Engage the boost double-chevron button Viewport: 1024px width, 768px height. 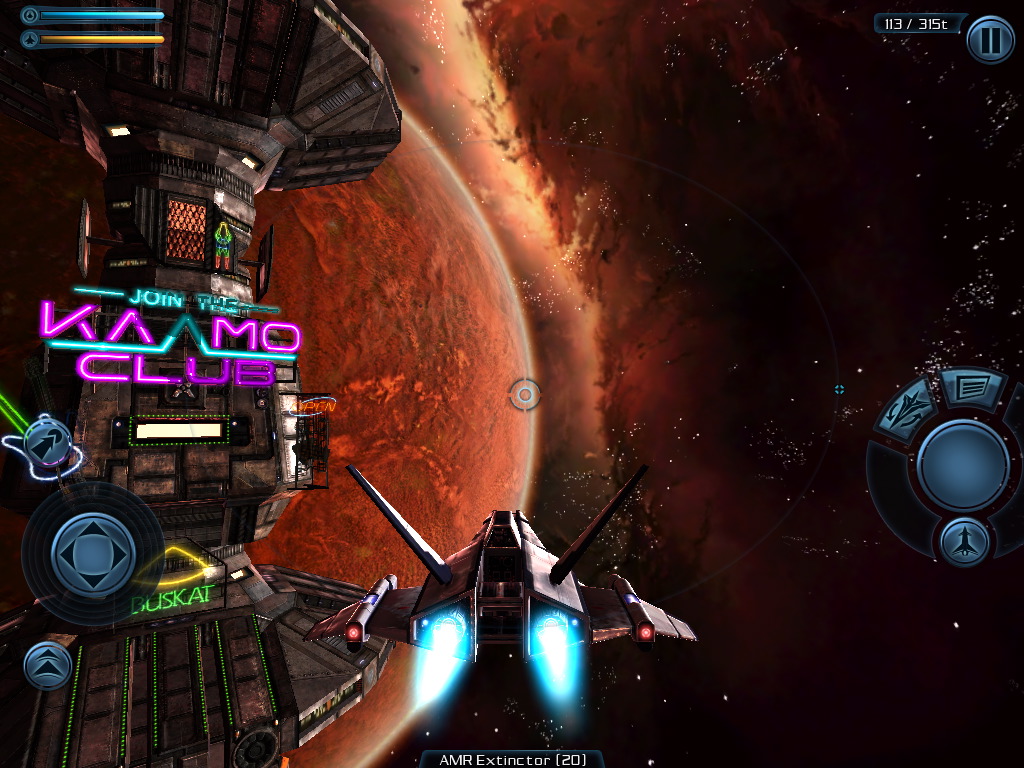click(48, 665)
